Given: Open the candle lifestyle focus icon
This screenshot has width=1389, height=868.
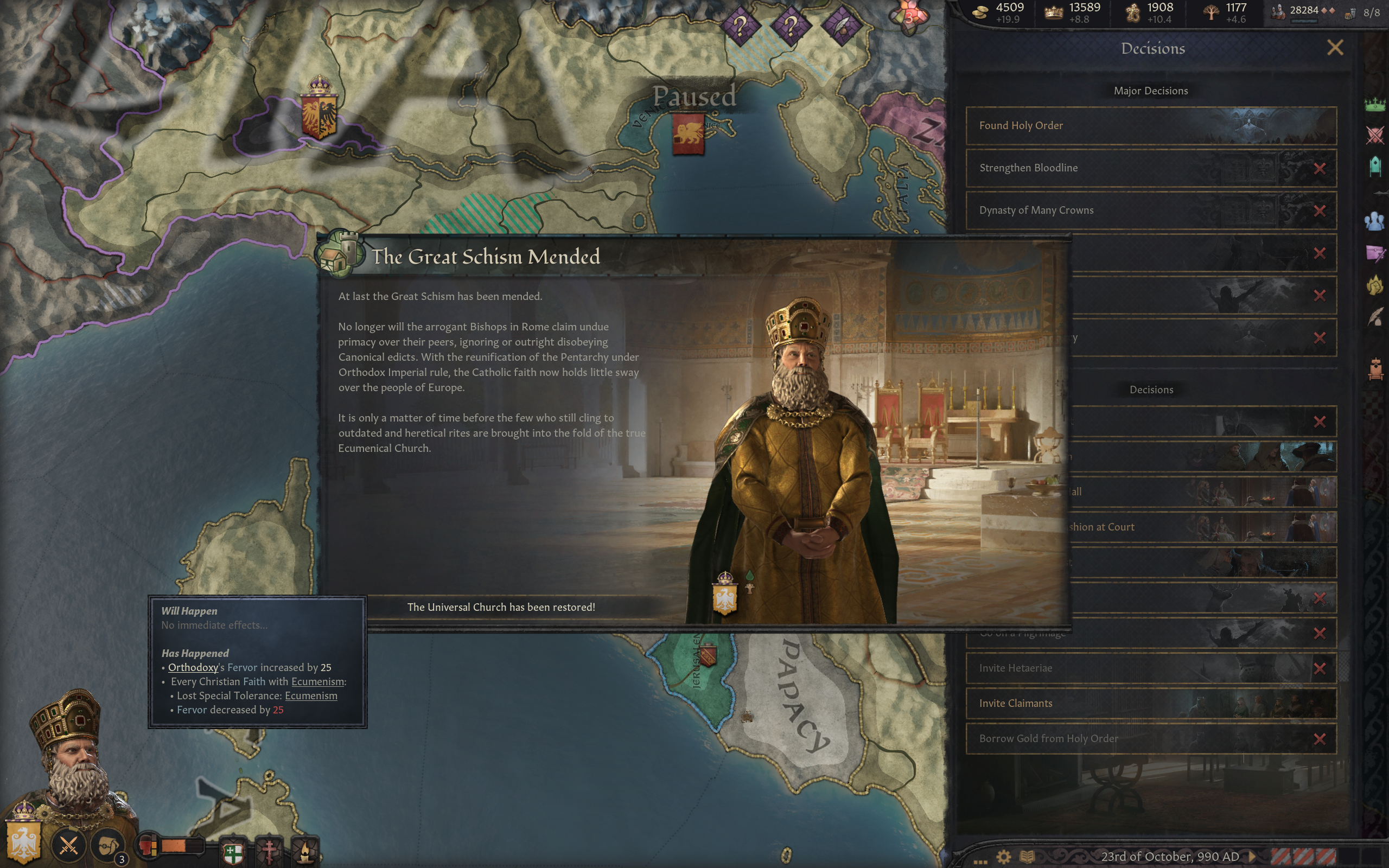Looking at the screenshot, I should click(x=305, y=851).
